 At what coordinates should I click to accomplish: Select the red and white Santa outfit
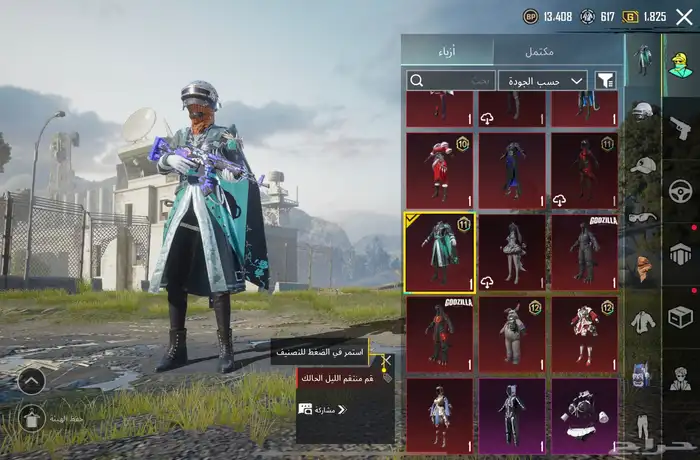click(440, 171)
